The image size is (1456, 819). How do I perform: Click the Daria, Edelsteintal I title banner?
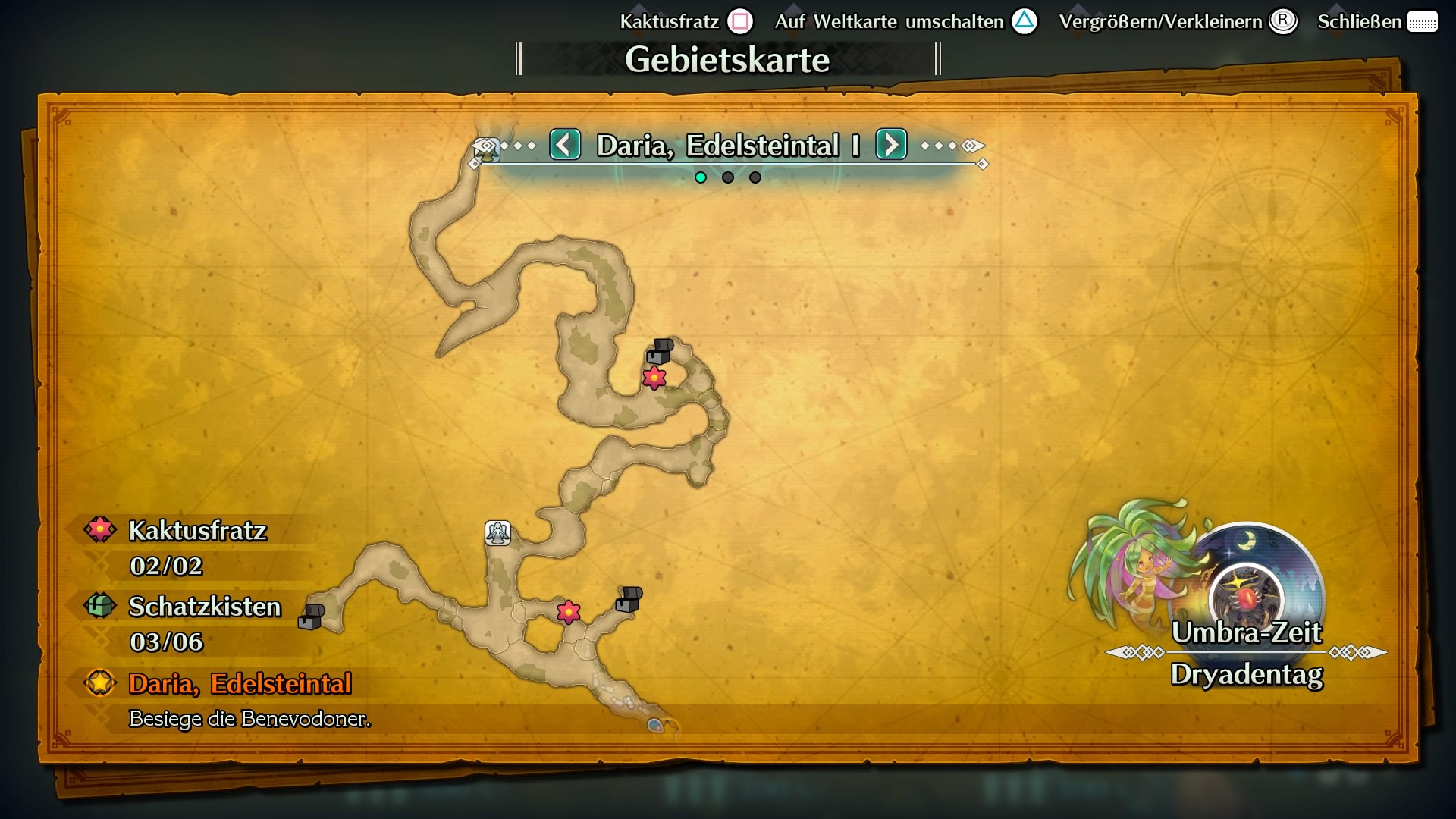point(727,144)
